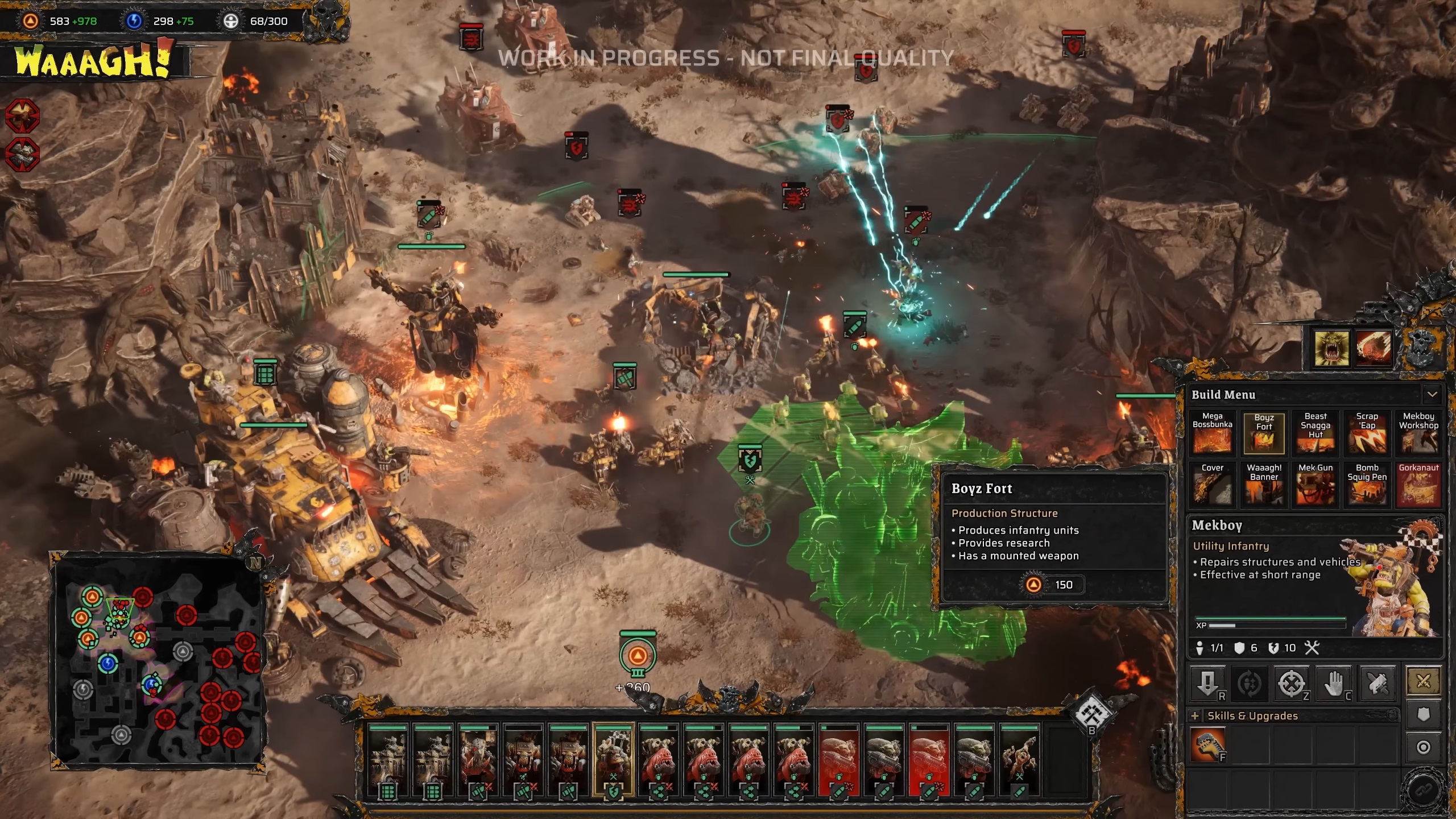Activate the open-hand stop command
Screen dimensions: 1456x819
click(1334, 682)
